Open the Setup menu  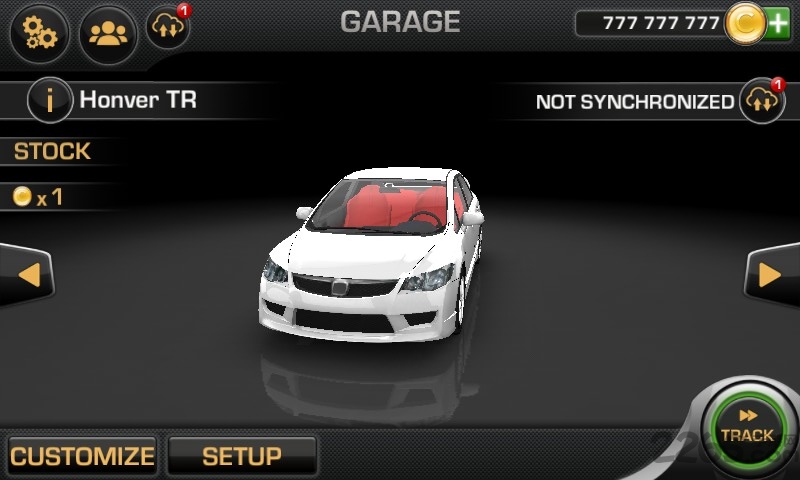242,456
